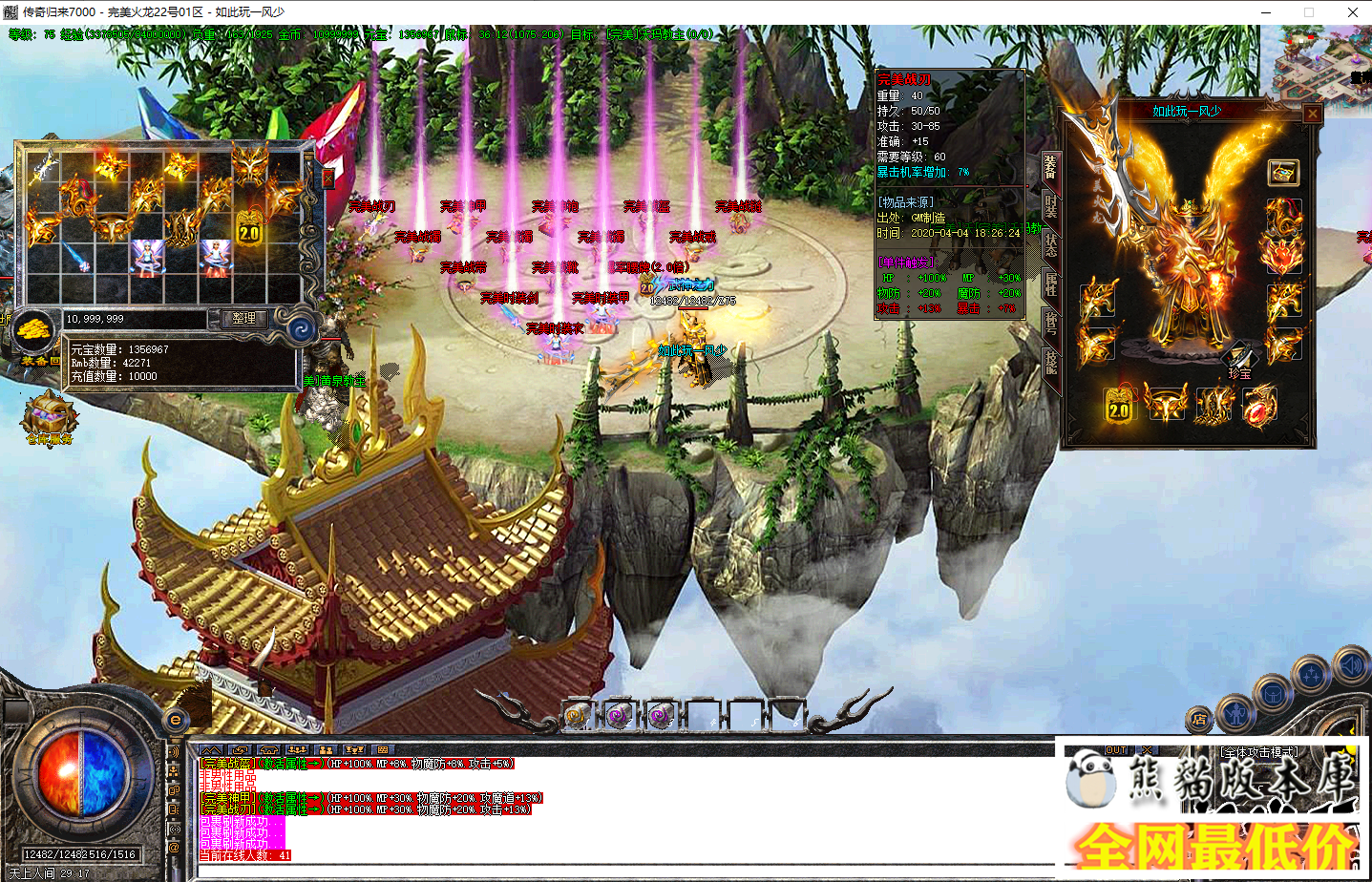
Task: Click the three goblets icon in chat toolbar
Action: [355, 750]
